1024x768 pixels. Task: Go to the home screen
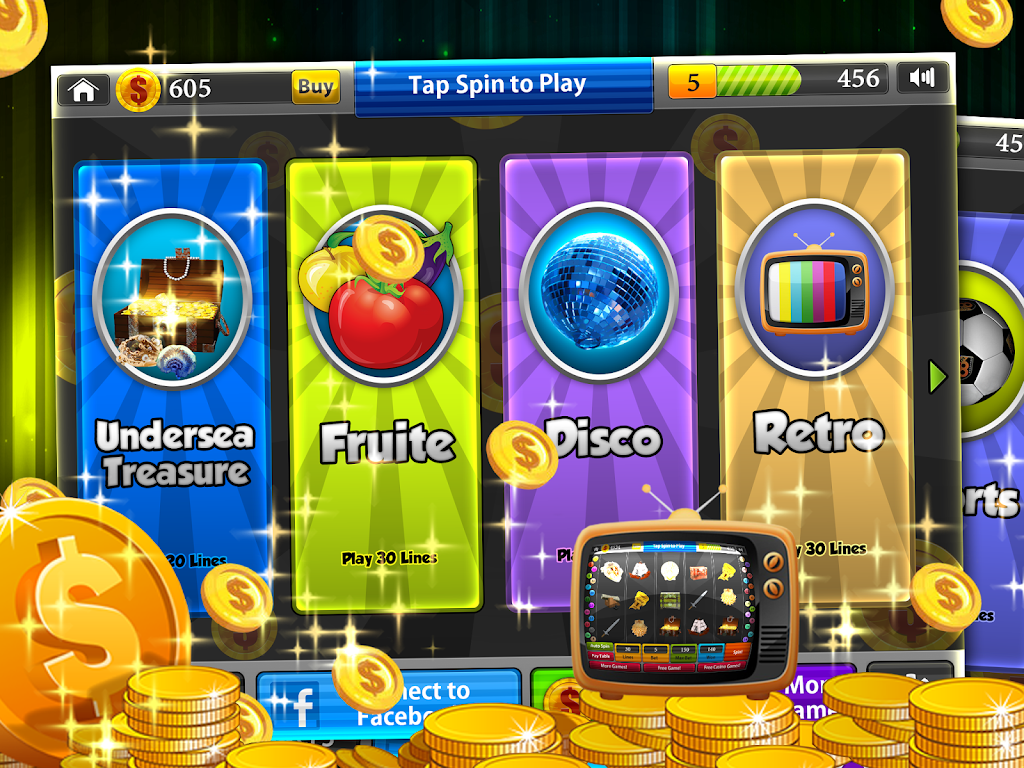[84, 90]
